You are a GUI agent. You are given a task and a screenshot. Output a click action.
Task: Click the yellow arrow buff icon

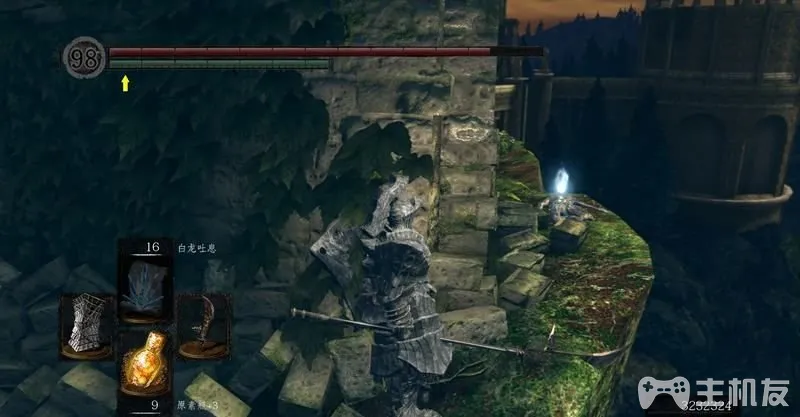125,83
